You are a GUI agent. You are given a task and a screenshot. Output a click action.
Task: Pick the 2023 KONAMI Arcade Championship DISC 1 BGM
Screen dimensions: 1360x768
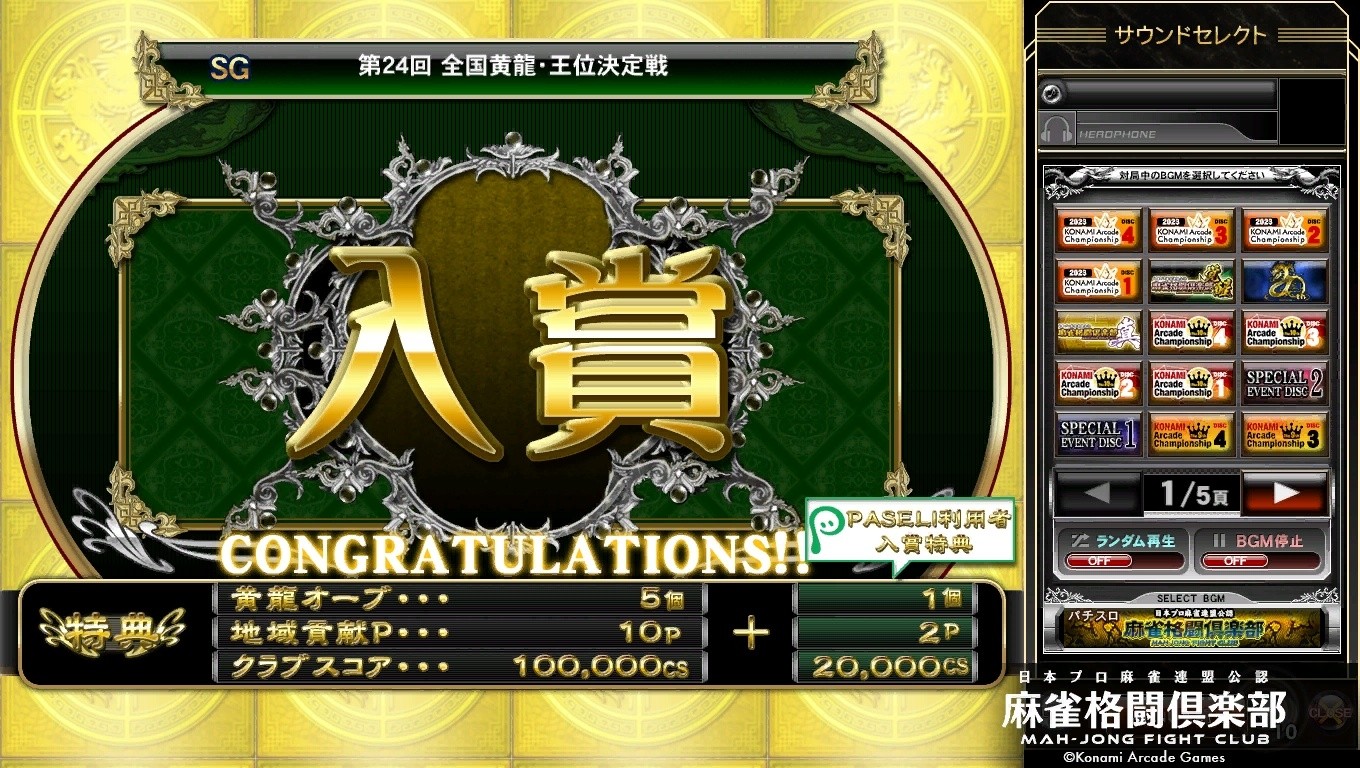pyautogui.click(x=1097, y=281)
